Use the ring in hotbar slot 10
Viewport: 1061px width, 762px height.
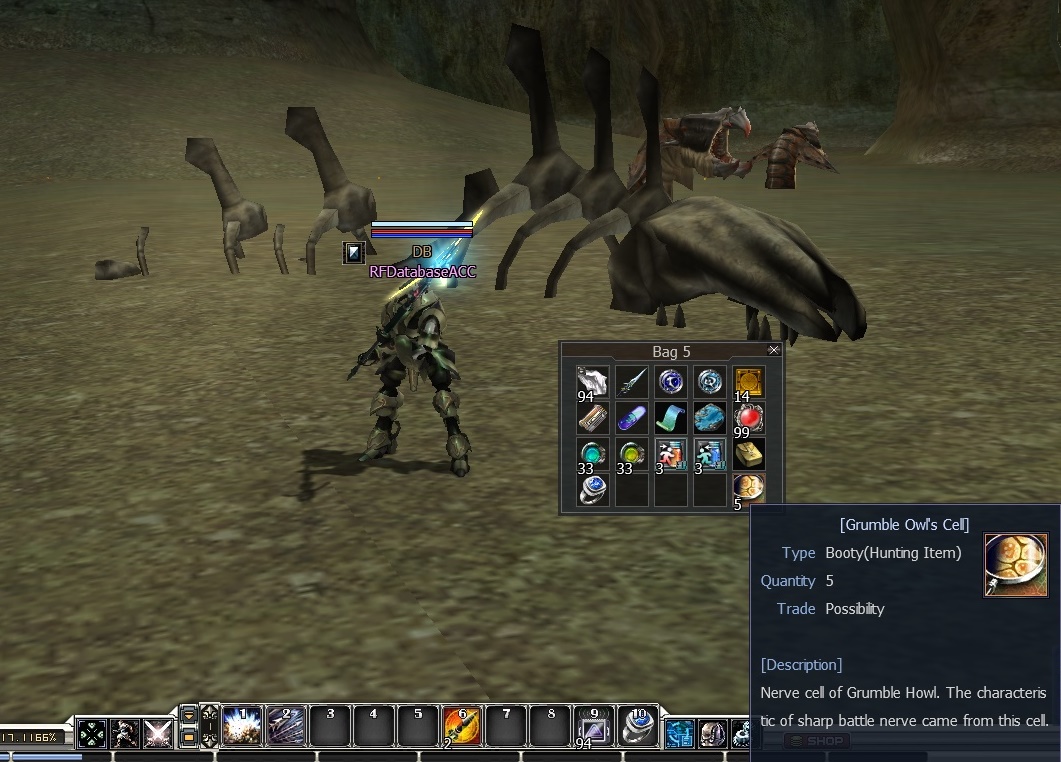coord(637,726)
